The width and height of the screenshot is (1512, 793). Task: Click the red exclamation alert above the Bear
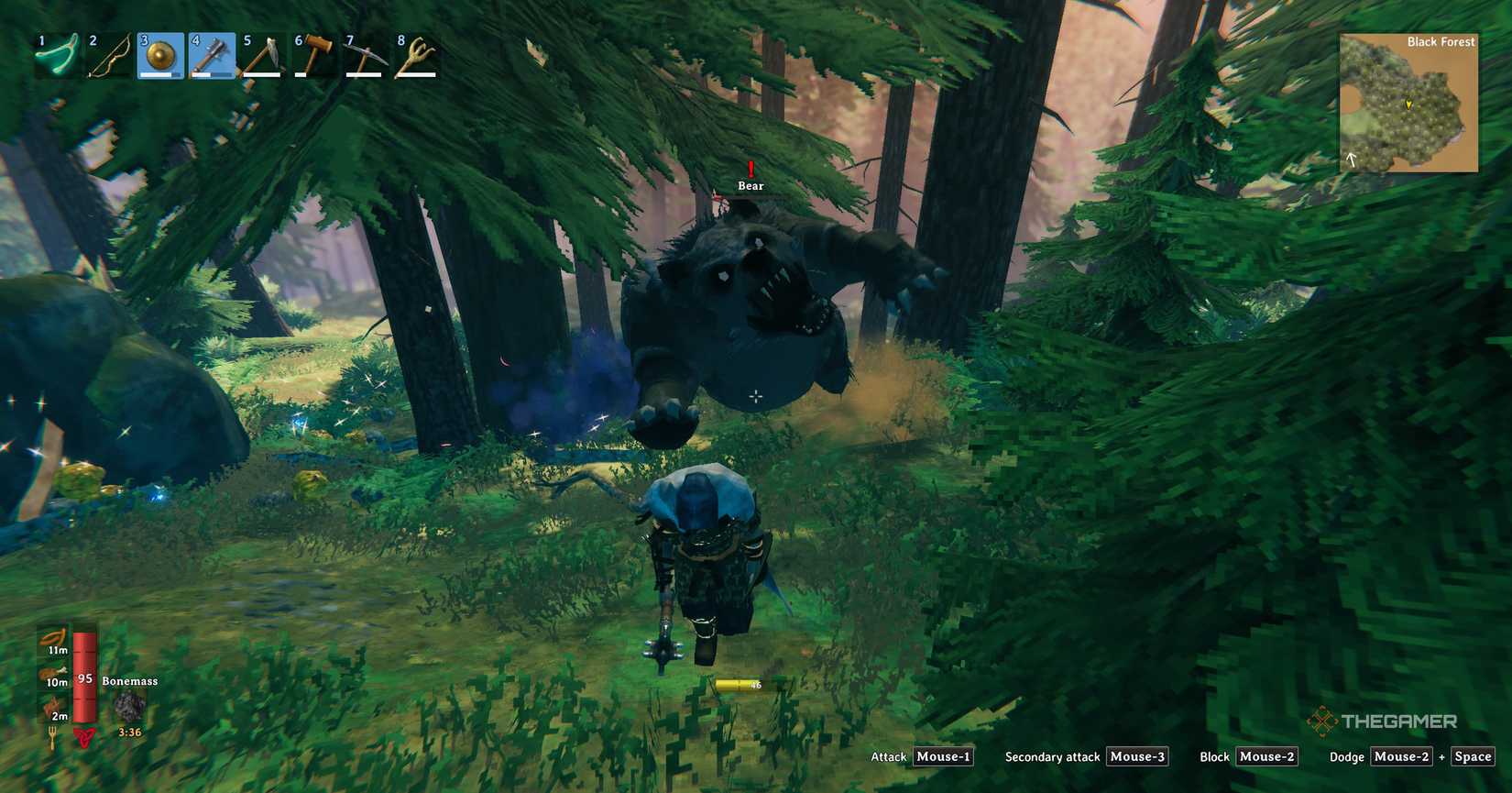[x=750, y=171]
